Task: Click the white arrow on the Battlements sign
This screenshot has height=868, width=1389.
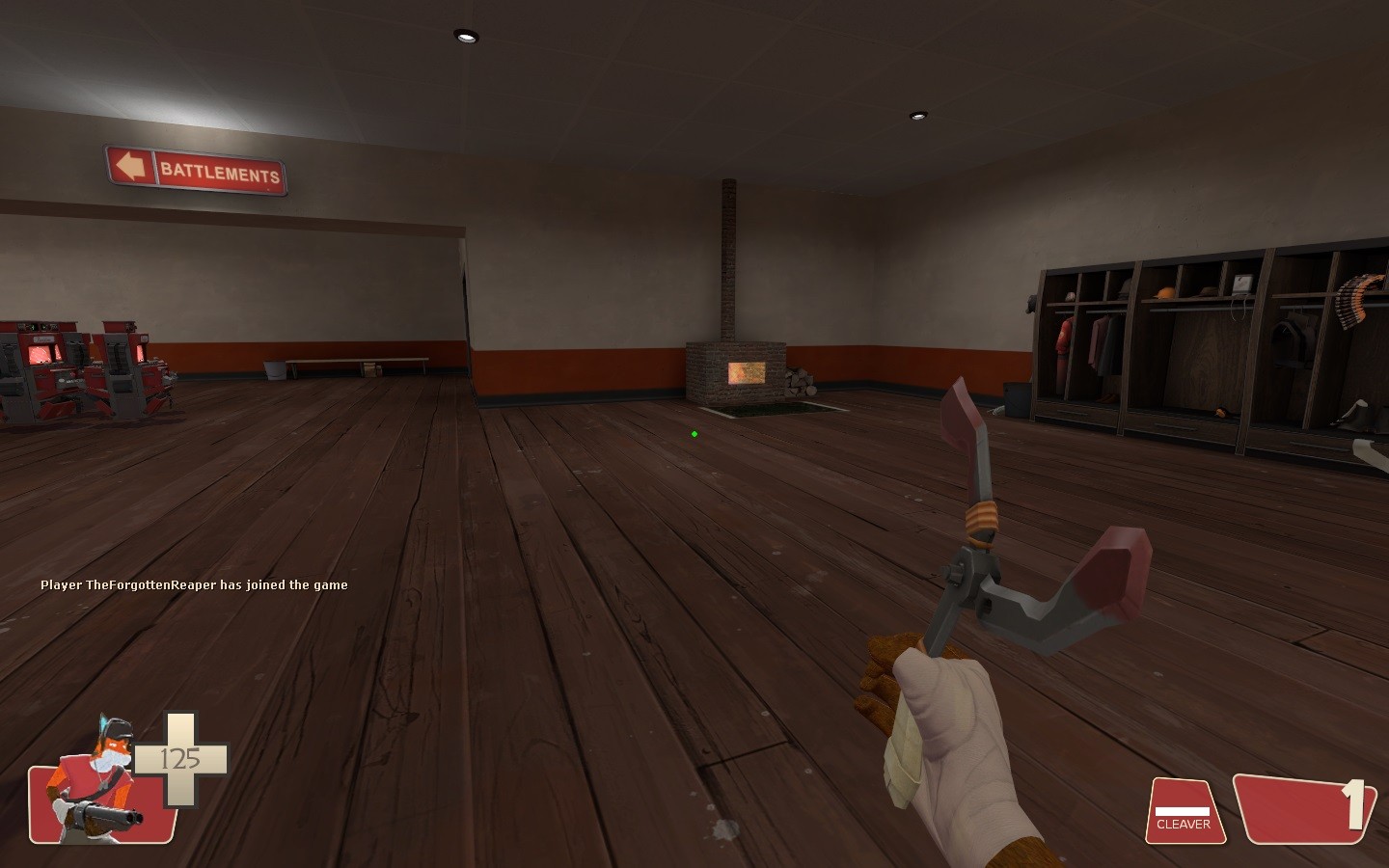Action: 130,168
